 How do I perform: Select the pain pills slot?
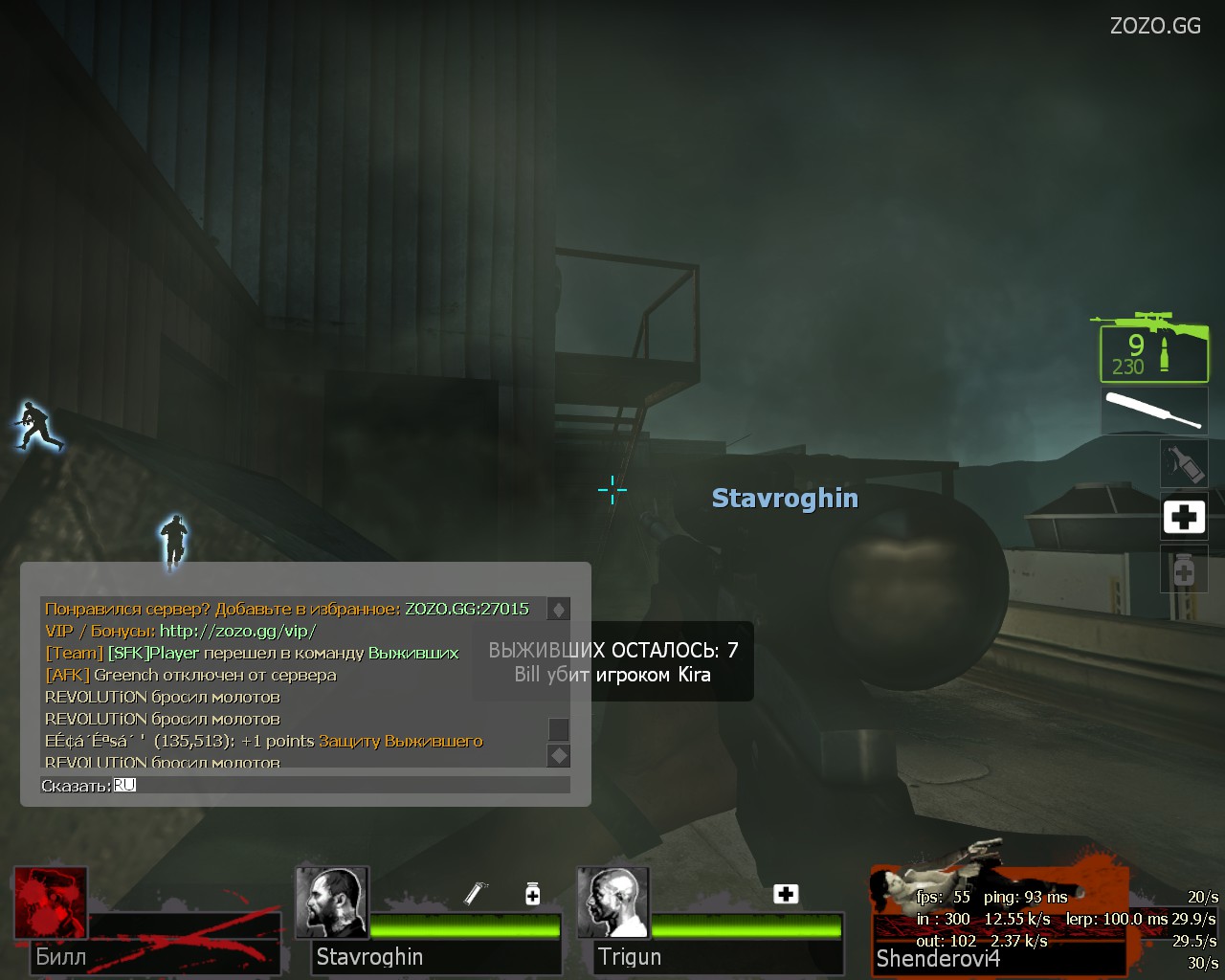1183,569
